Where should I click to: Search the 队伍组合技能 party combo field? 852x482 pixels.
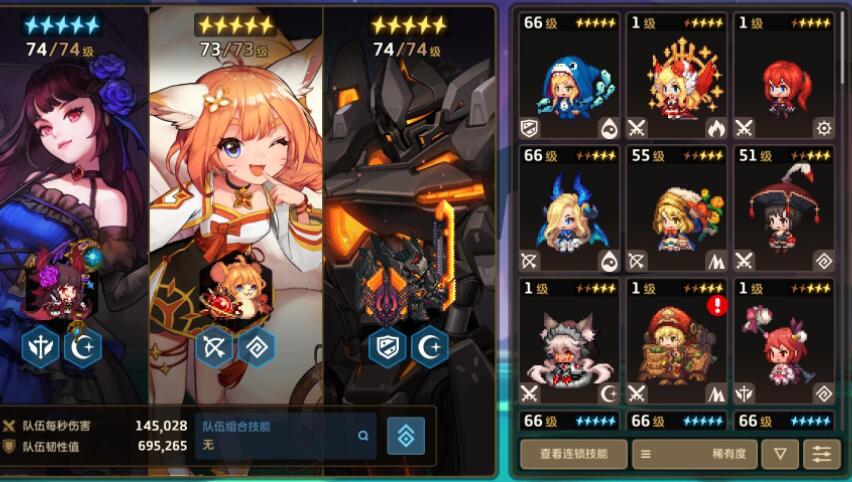click(286, 436)
